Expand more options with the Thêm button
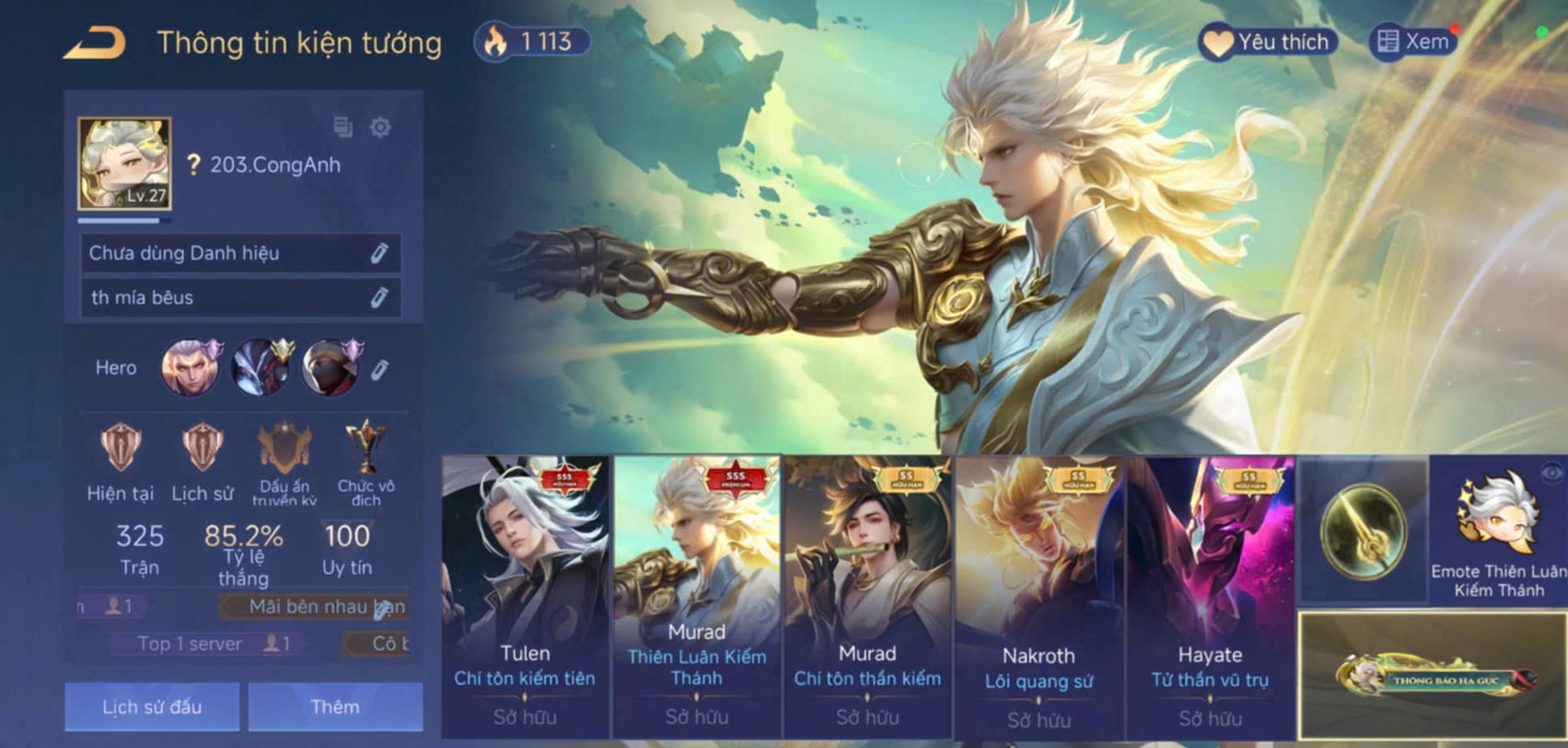 coord(335,706)
